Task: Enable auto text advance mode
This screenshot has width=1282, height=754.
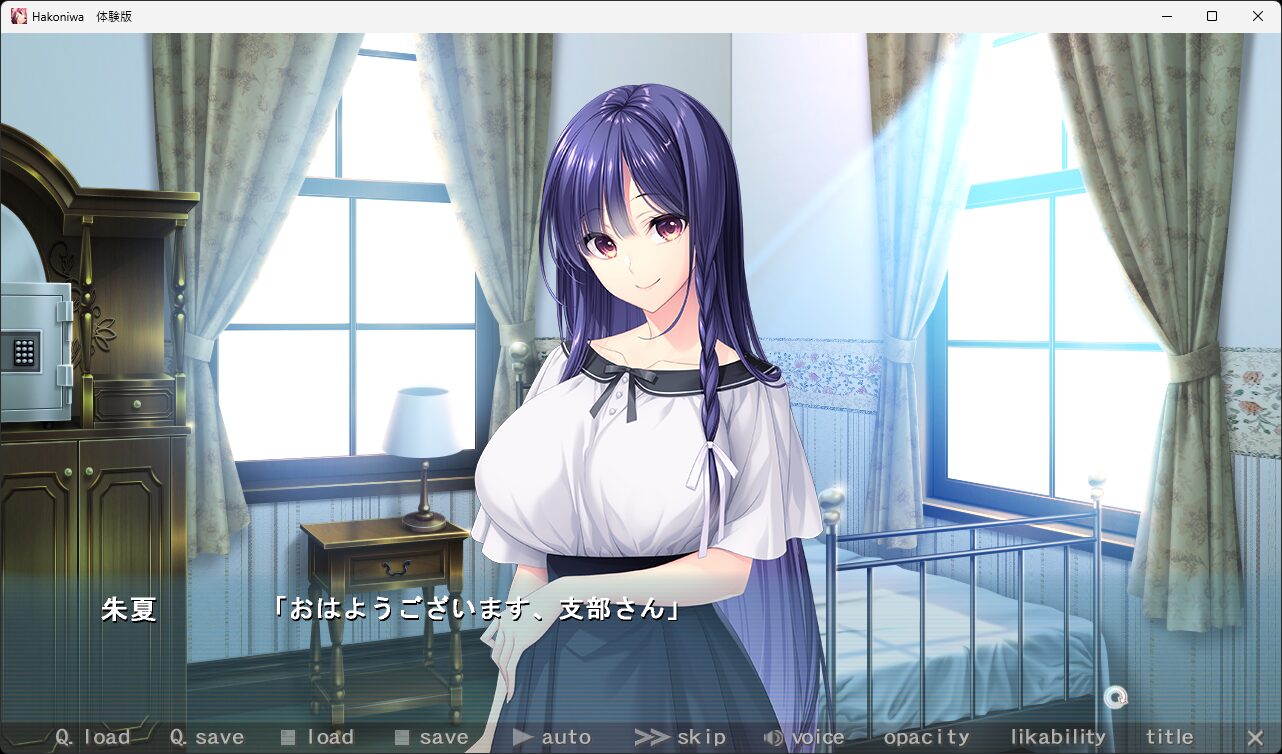Action: point(552,737)
